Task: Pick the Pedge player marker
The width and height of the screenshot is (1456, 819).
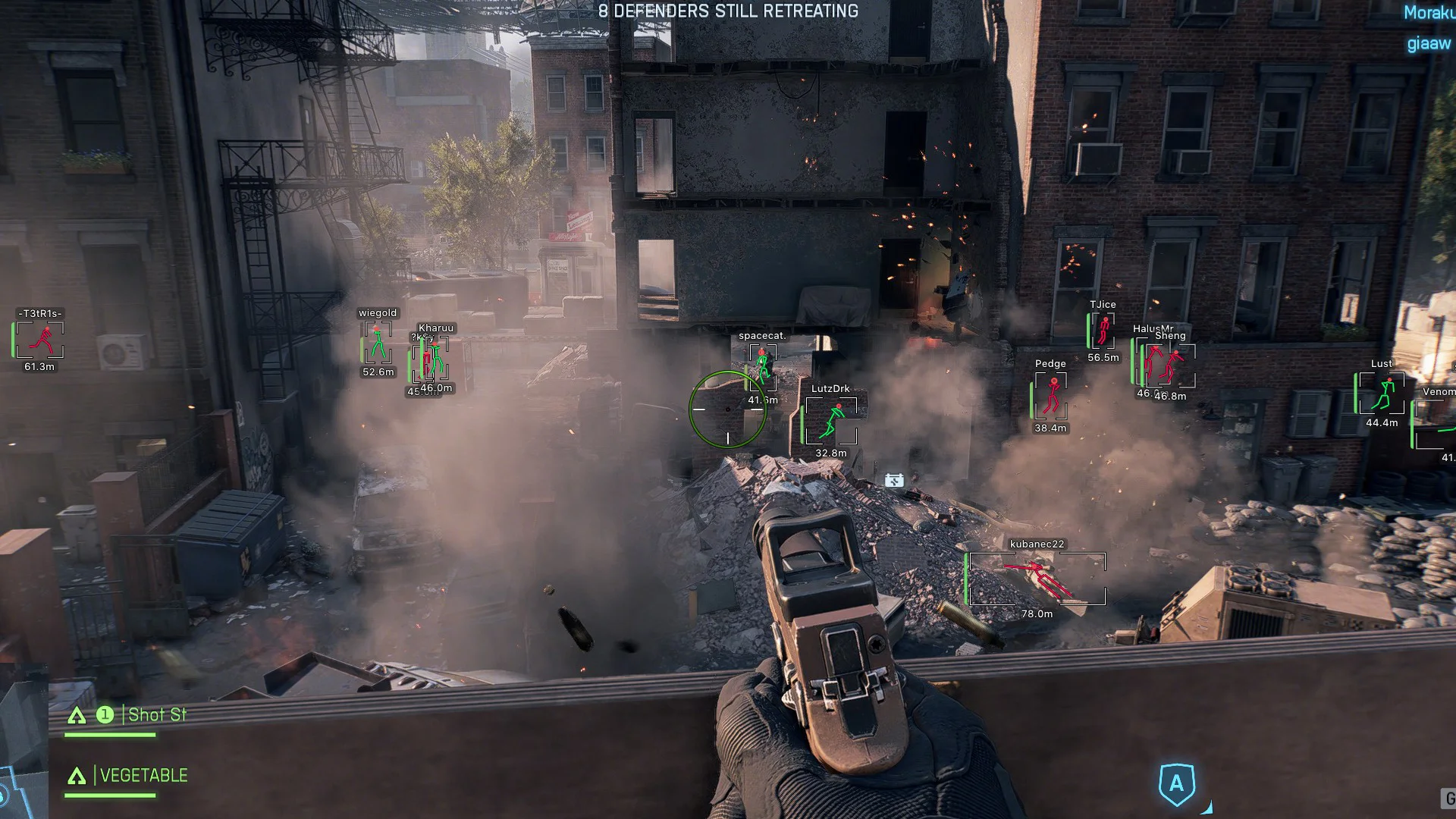Action: [x=1051, y=396]
